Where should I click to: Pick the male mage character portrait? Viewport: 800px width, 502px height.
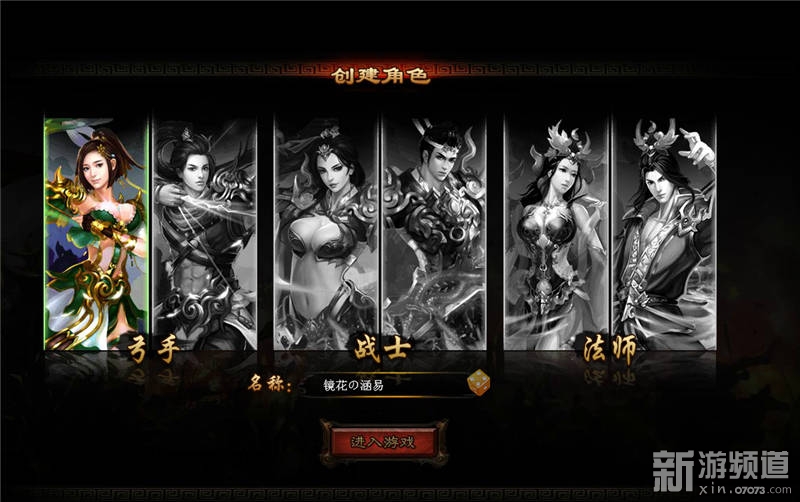[x=664, y=232]
